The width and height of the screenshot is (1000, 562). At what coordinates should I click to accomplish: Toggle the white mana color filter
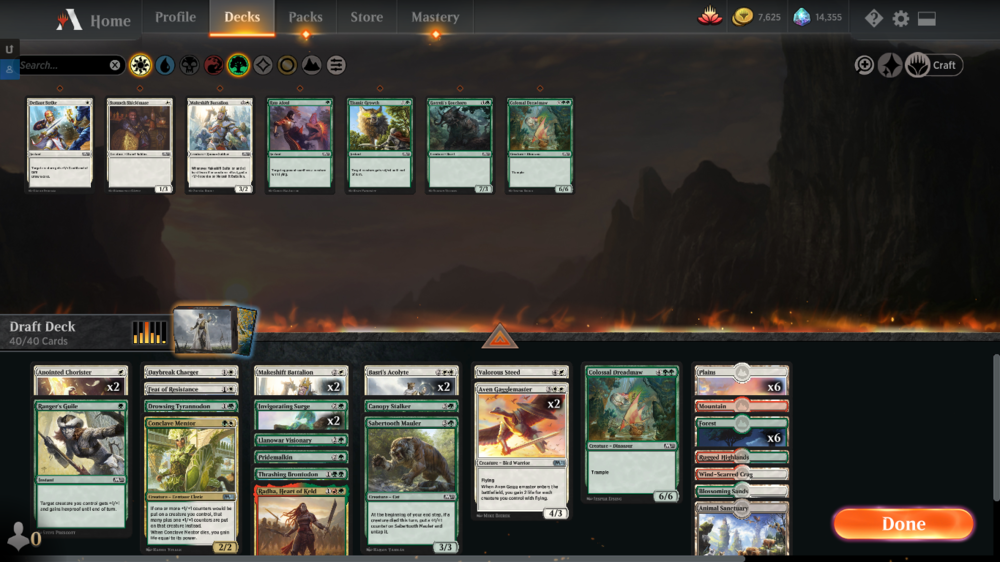(x=140, y=65)
